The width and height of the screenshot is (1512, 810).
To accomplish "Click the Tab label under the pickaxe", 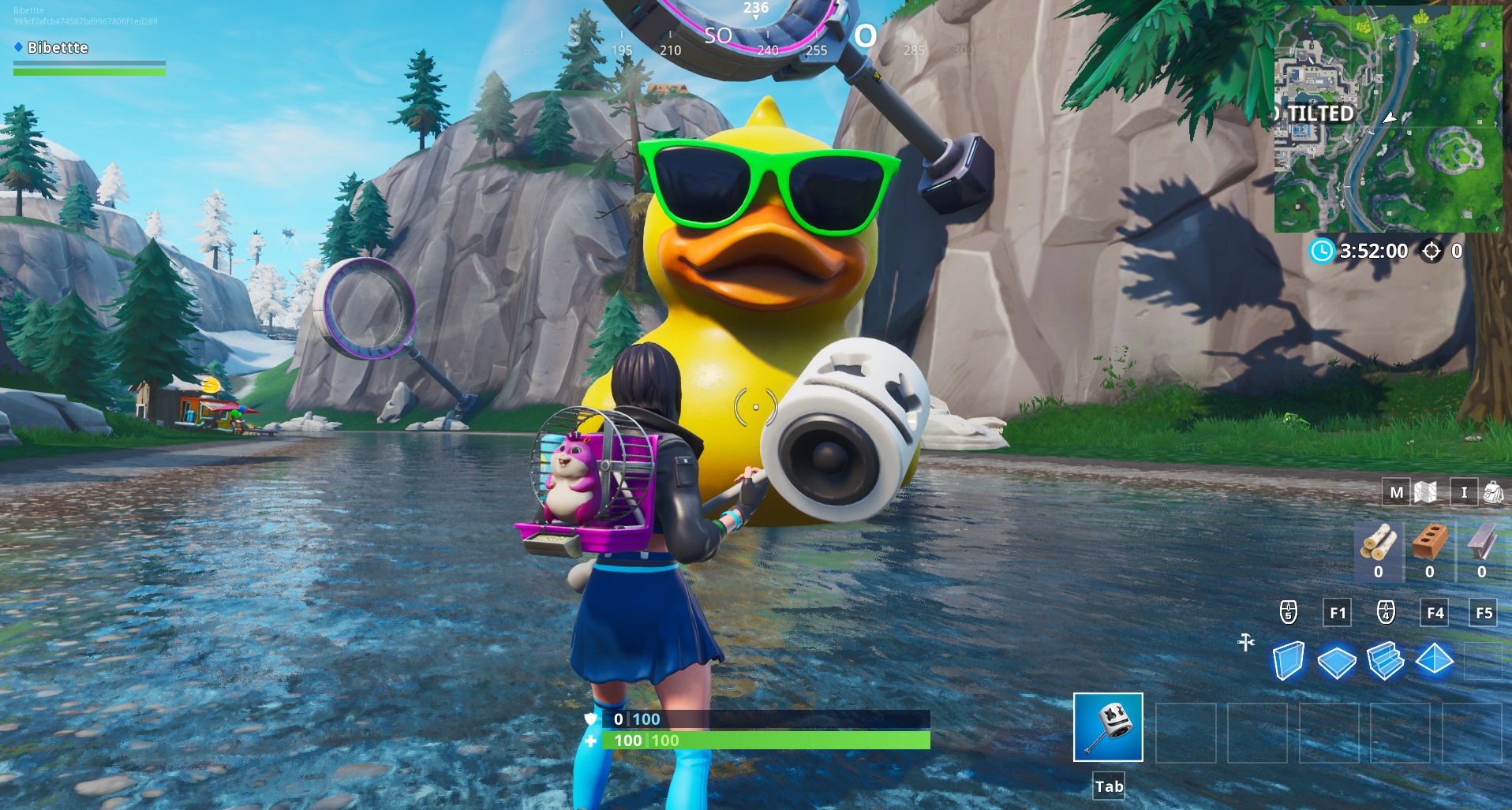I will [1110, 786].
